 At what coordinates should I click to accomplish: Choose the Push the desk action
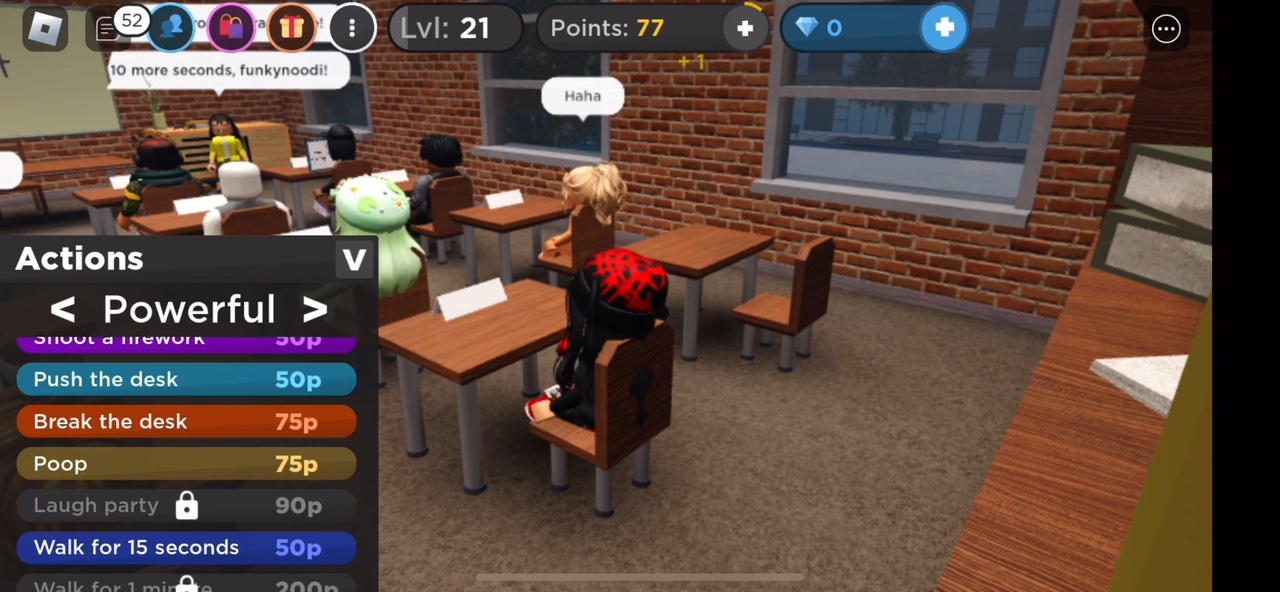(186, 380)
